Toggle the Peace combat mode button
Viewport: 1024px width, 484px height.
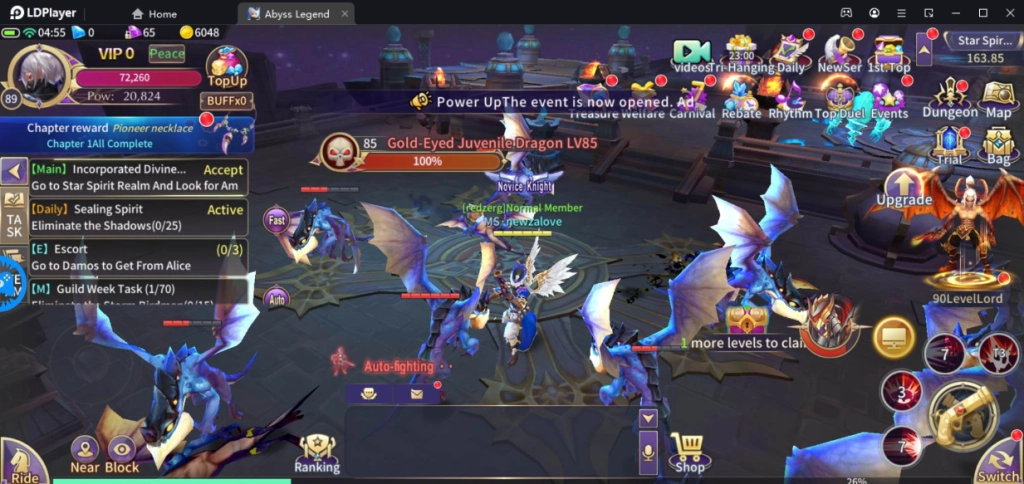167,54
